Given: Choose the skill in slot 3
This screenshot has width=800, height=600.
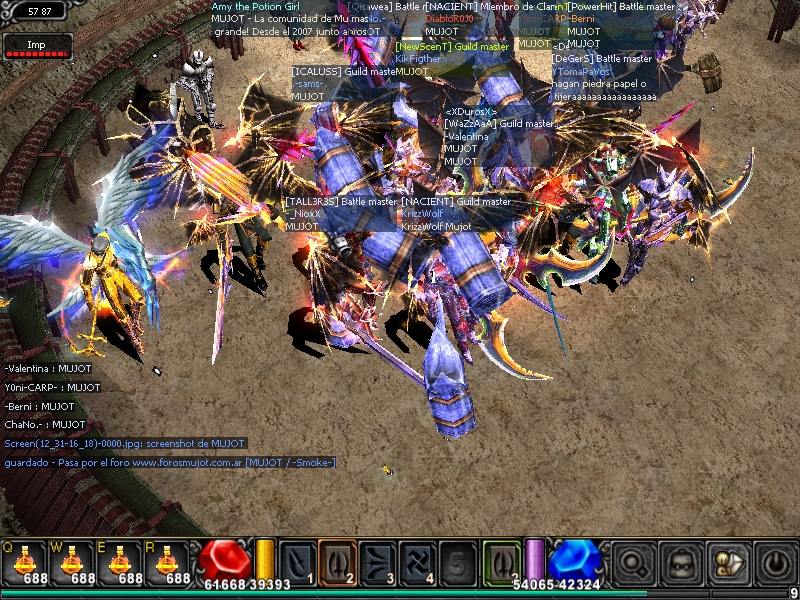Looking at the screenshot, I should (377, 561).
